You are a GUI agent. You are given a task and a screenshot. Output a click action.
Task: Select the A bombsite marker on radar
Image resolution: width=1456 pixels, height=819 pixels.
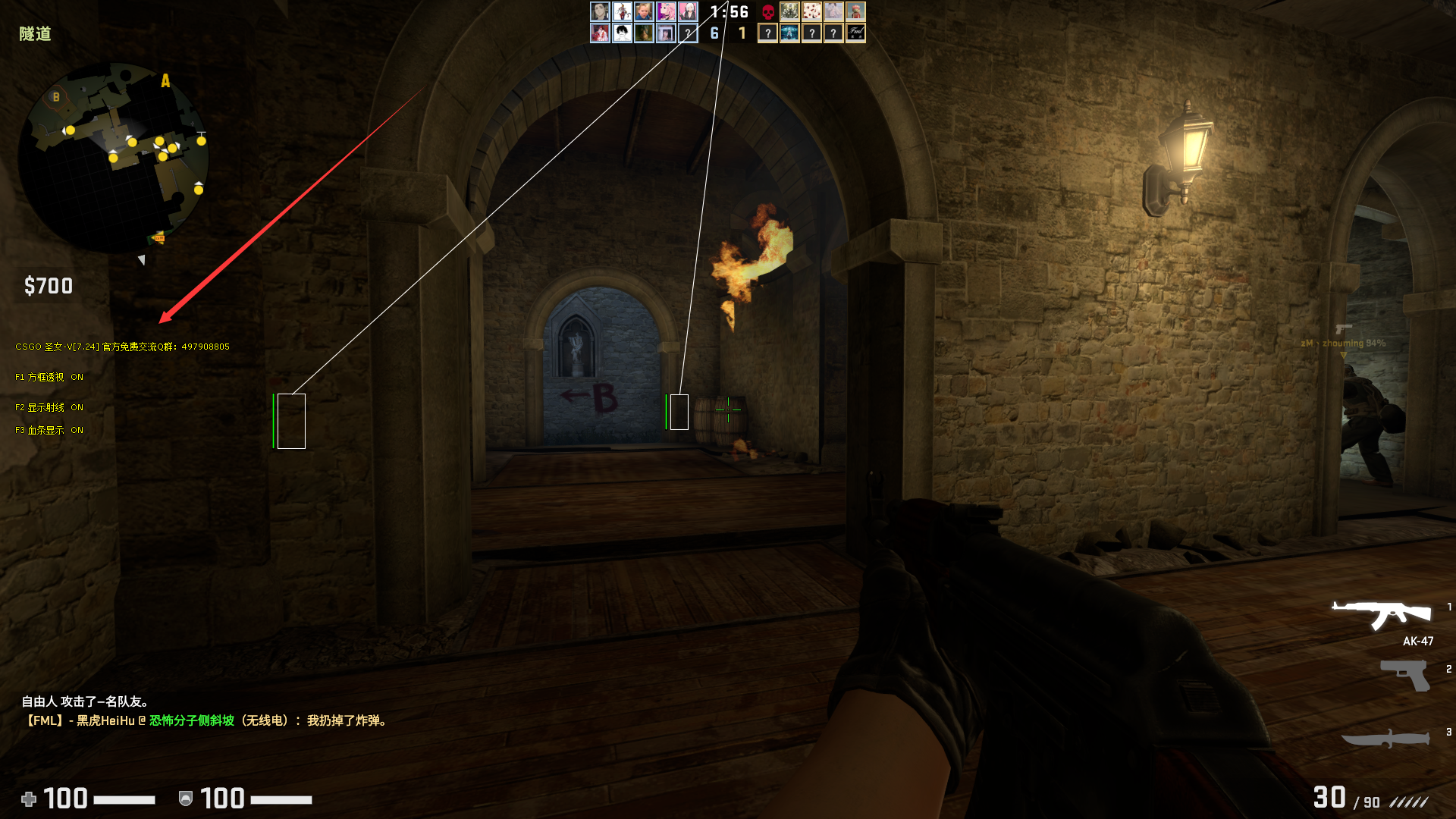[x=165, y=81]
